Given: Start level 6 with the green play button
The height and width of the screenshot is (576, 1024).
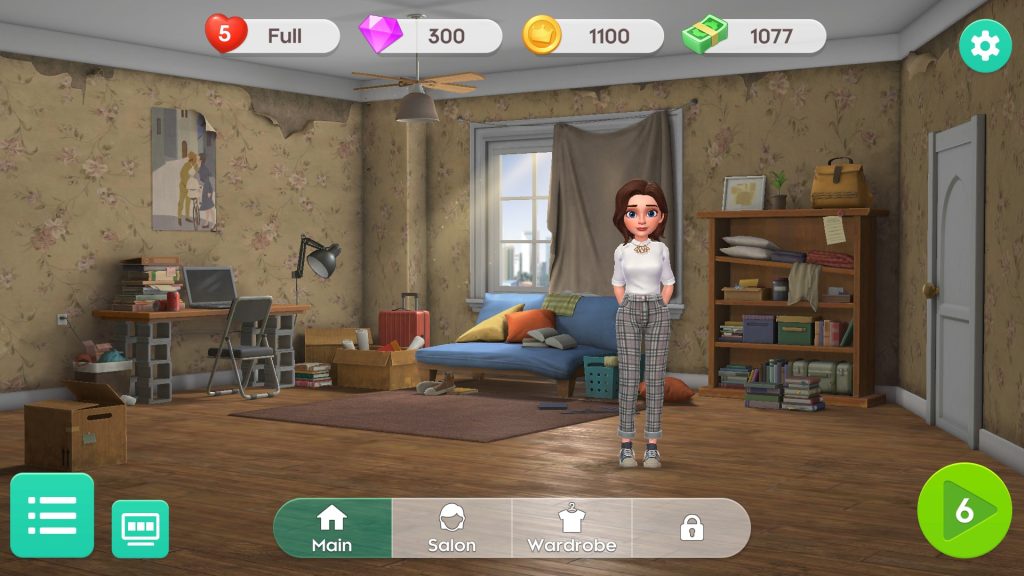Looking at the screenshot, I should tap(964, 510).
